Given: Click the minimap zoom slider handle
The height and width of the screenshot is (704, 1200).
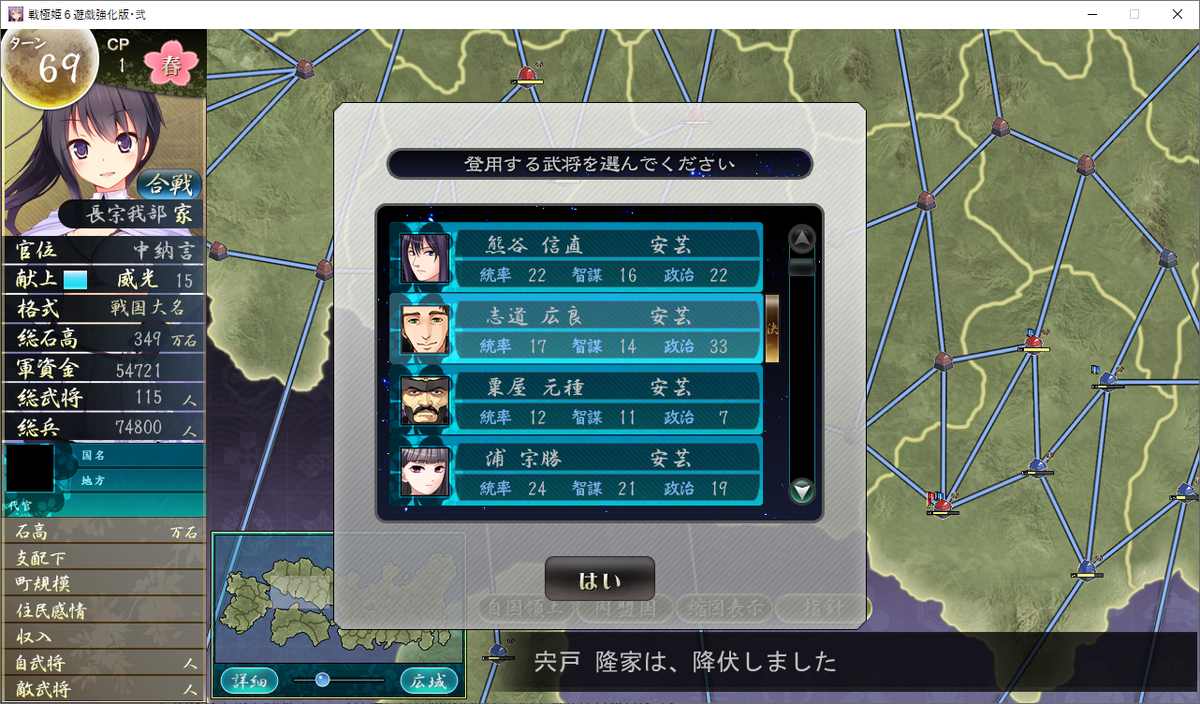Looking at the screenshot, I should pyautogui.click(x=322, y=680).
